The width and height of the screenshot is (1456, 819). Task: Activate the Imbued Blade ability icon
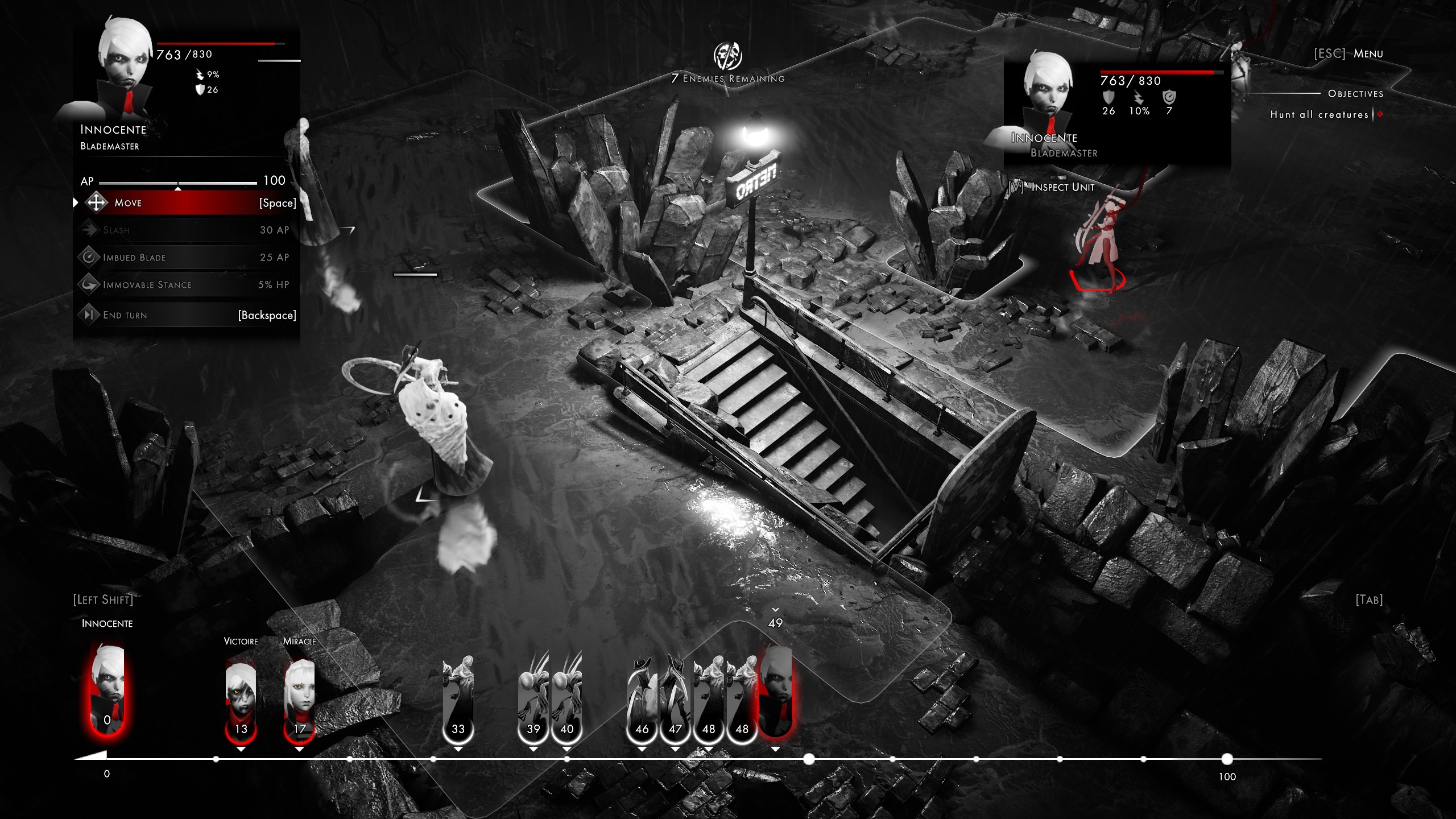[x=89, y=257]
